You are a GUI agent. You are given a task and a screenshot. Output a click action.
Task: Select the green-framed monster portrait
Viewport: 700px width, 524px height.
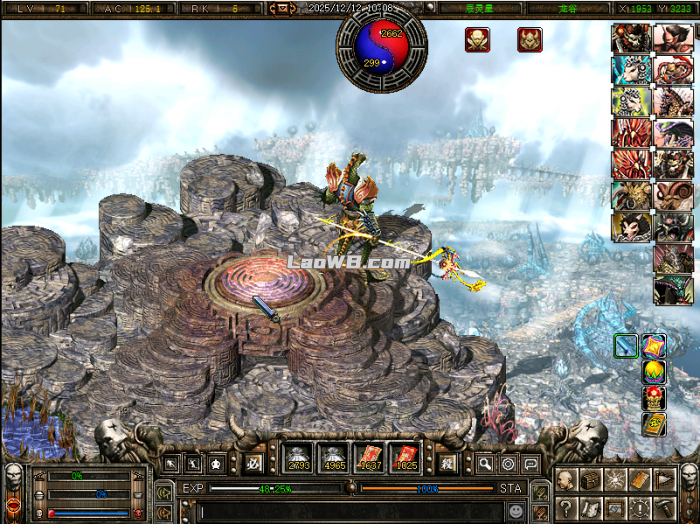coord(673,290)
